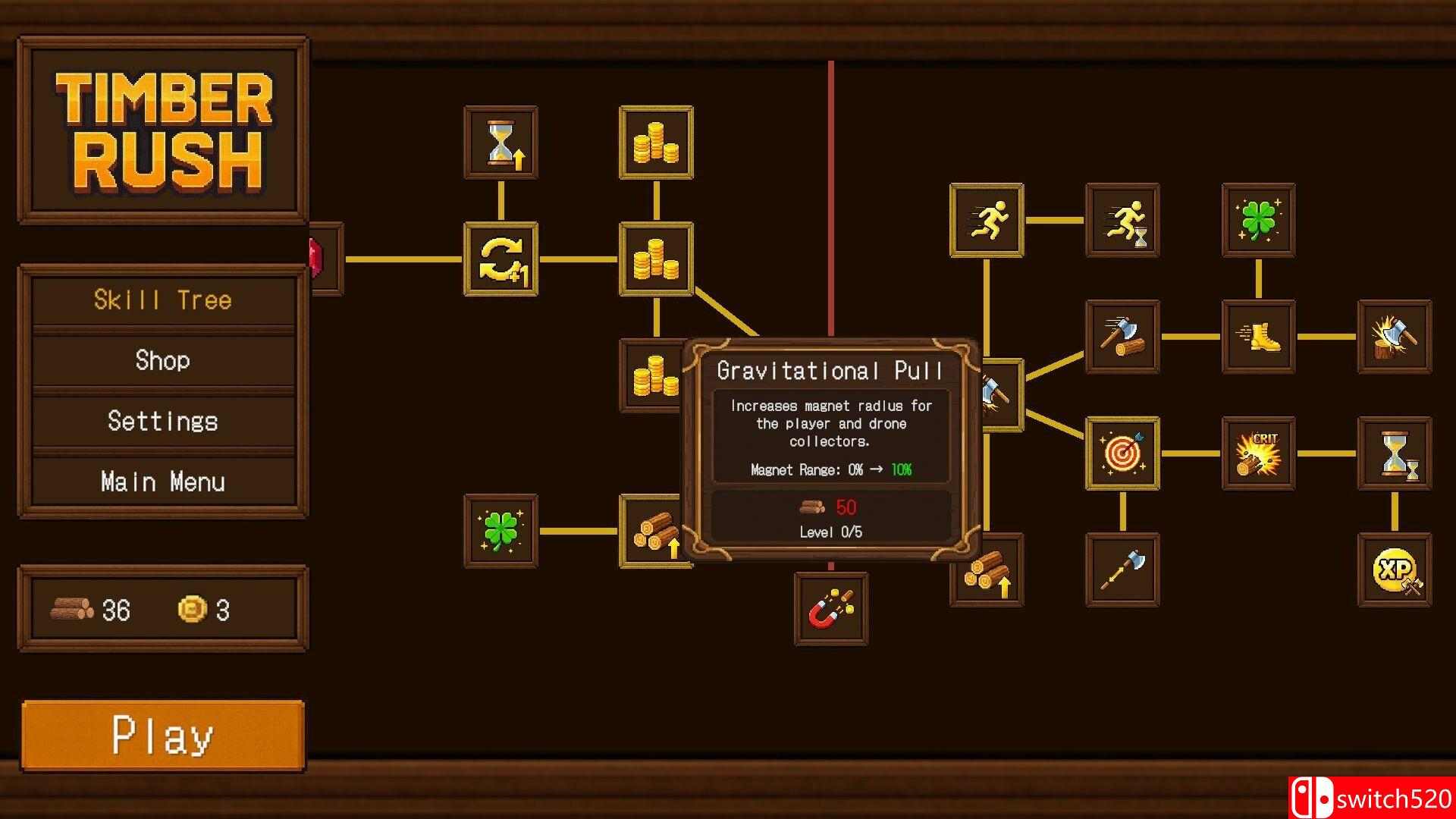Select the hourglass duration upgrade skill node
This screenshot has width=1456, height=819.
click(500, 144)
